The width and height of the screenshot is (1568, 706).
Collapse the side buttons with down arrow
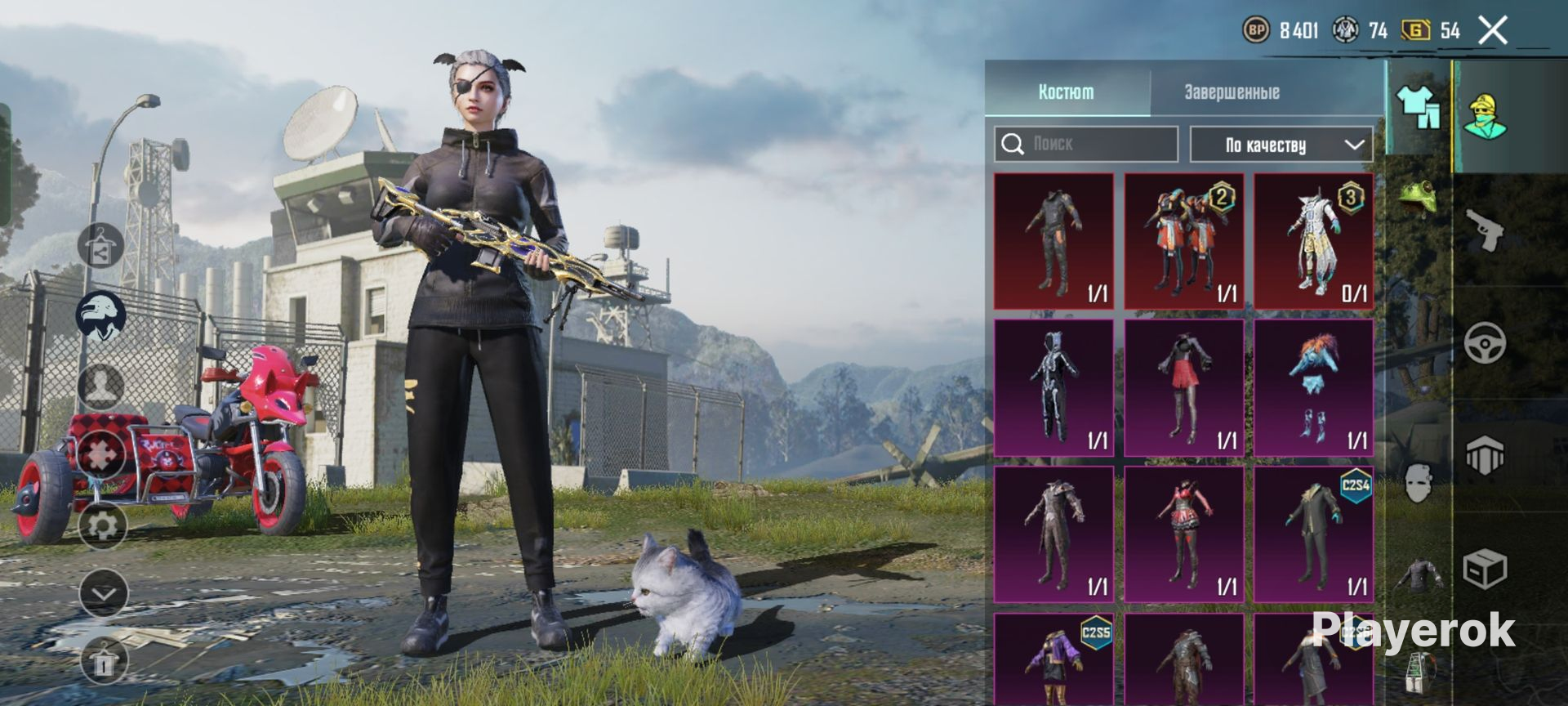[104, 594]
